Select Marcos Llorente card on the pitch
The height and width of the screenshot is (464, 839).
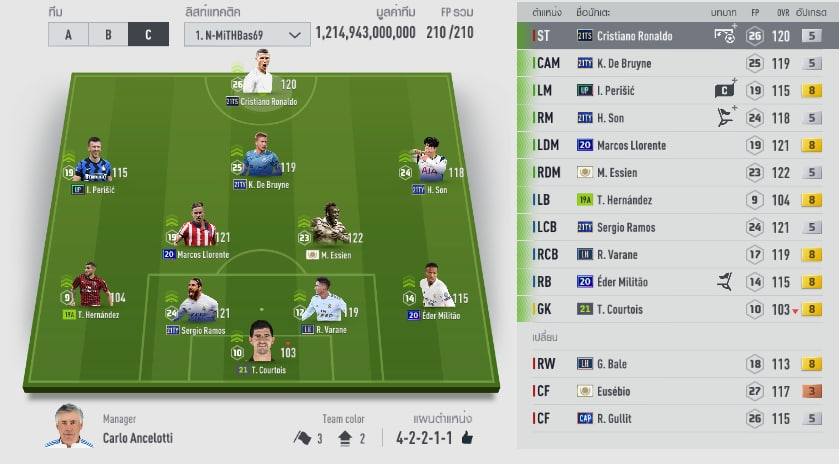click(196, 231)
